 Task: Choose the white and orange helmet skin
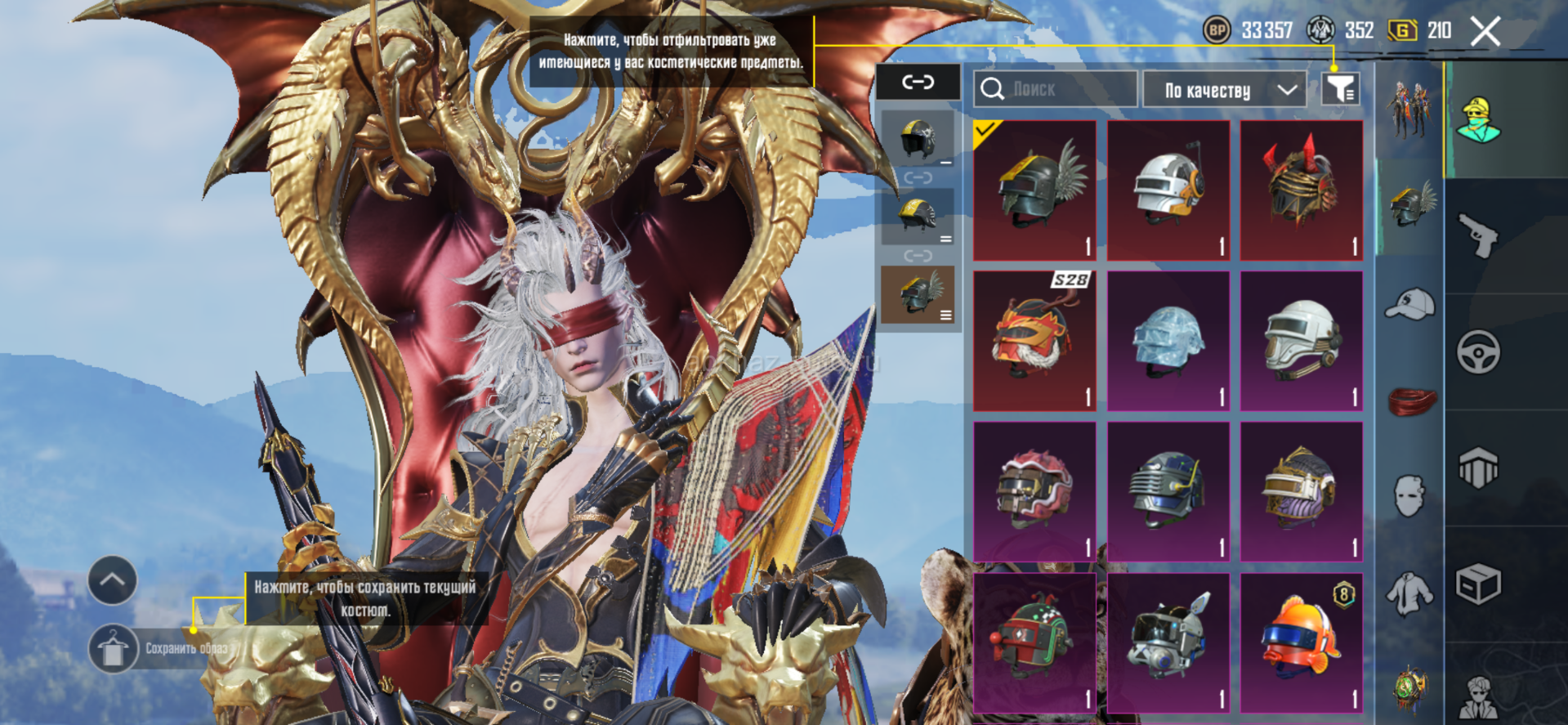1168,190
